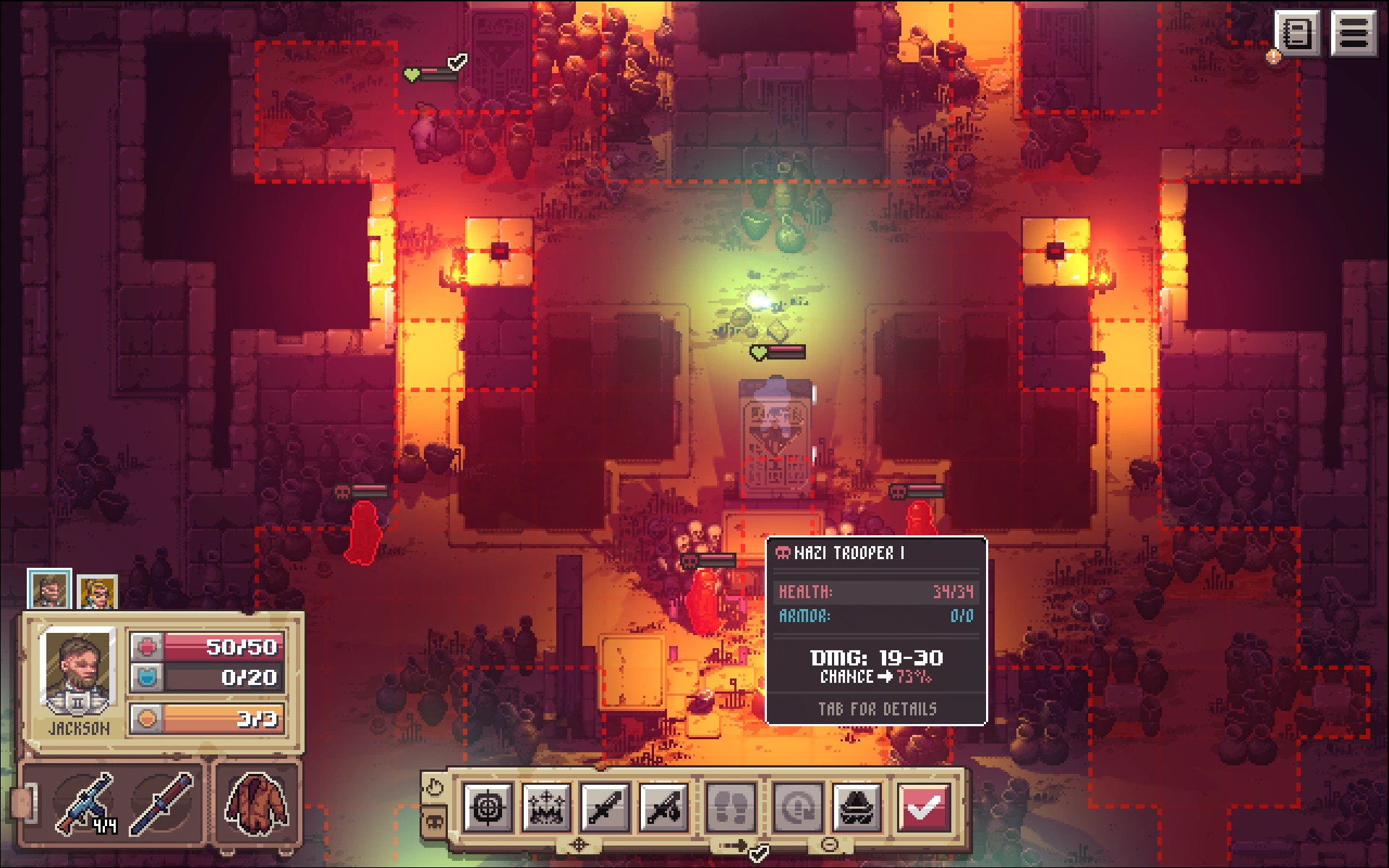1389x868 pixels.
Task: Open the hamburger pause menu
Action: pos(1353,33)
